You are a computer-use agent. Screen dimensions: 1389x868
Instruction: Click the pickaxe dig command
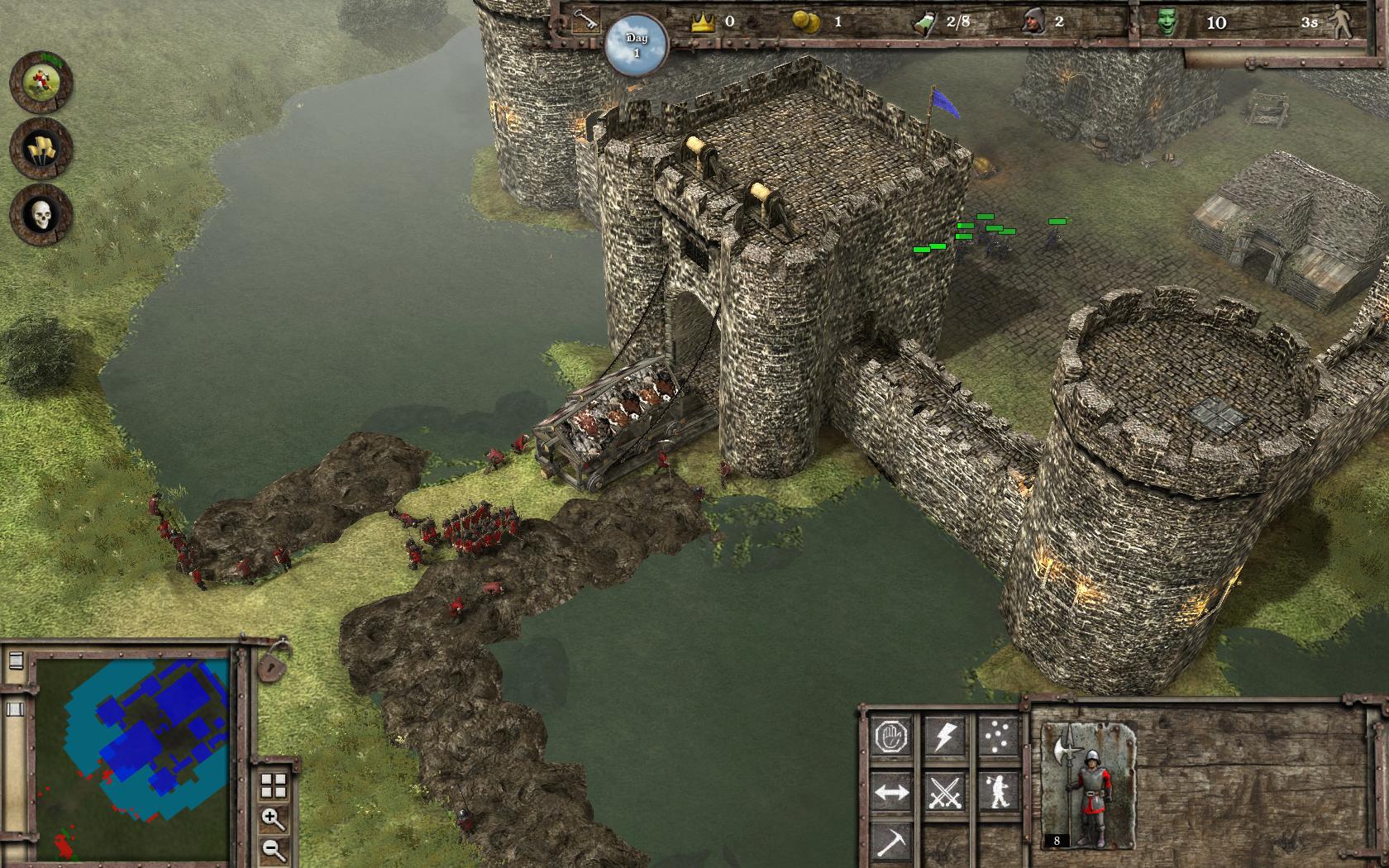(x=891, y=842)
